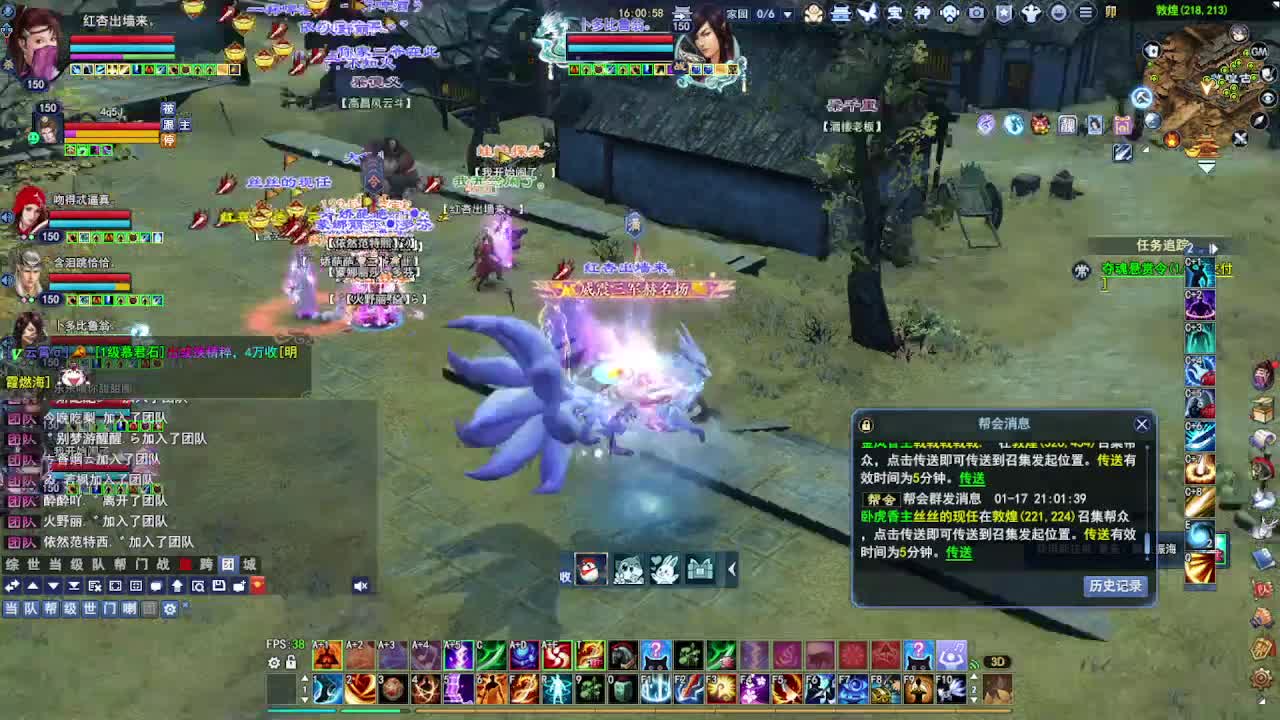This screenshot has width=1280, height=720.
Task: Open the smiley emote icon in top bar
Action: pyautogui.click(x=1058, y=13)
